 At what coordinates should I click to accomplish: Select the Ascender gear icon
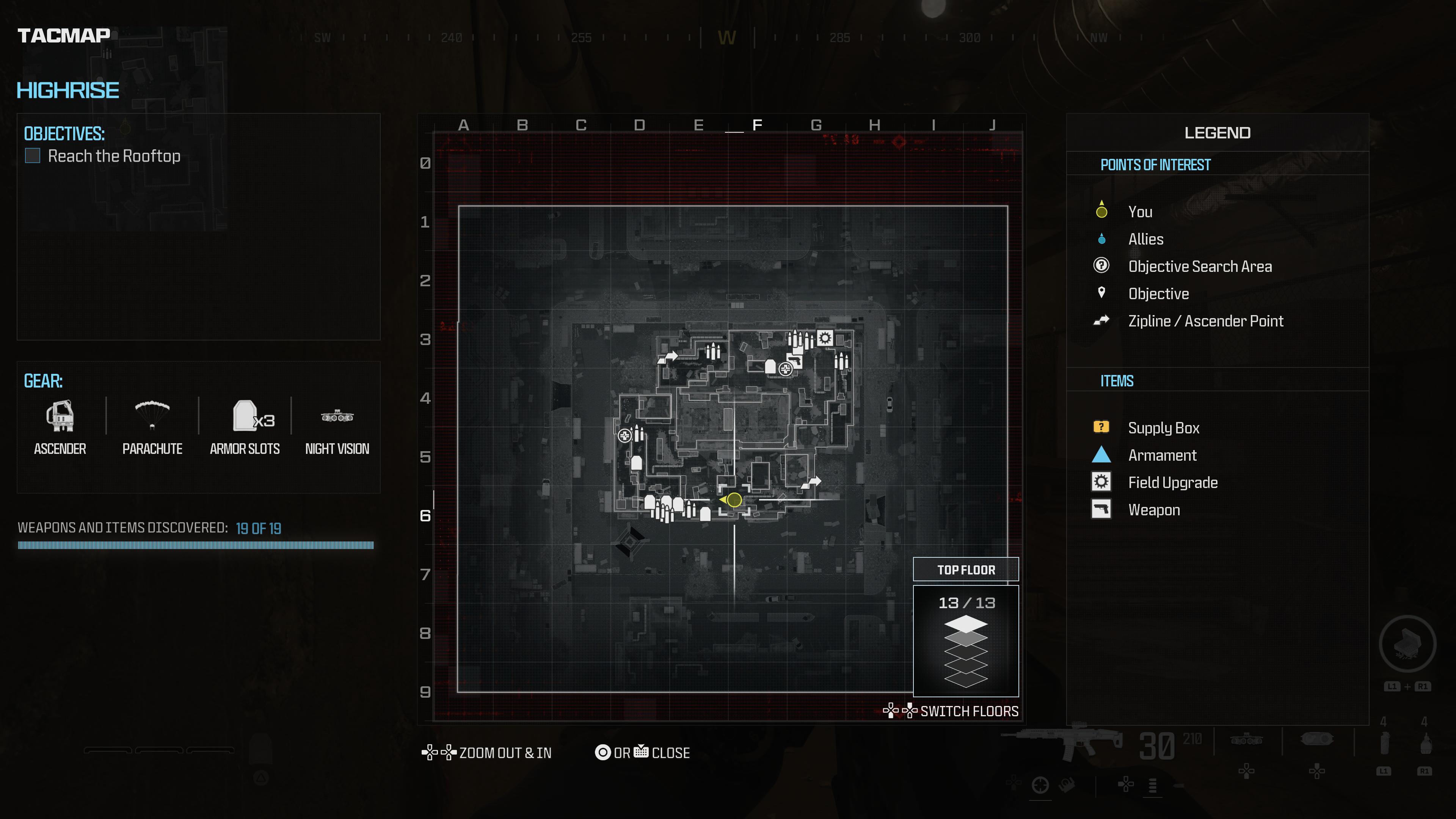[60, 416]
